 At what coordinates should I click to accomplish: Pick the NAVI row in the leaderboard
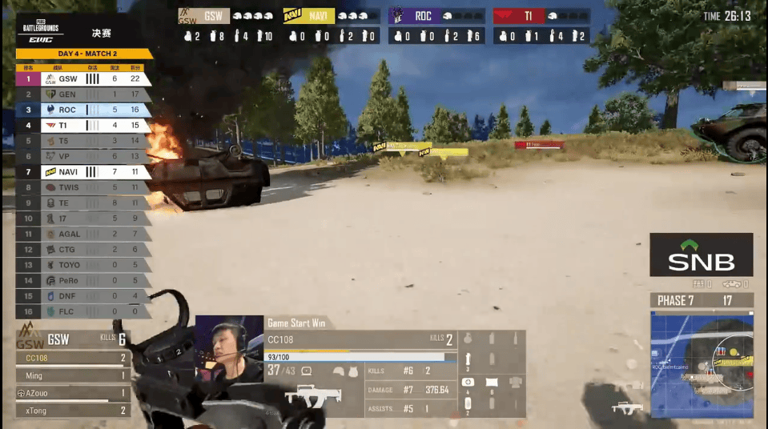click(x=83, y=171)
